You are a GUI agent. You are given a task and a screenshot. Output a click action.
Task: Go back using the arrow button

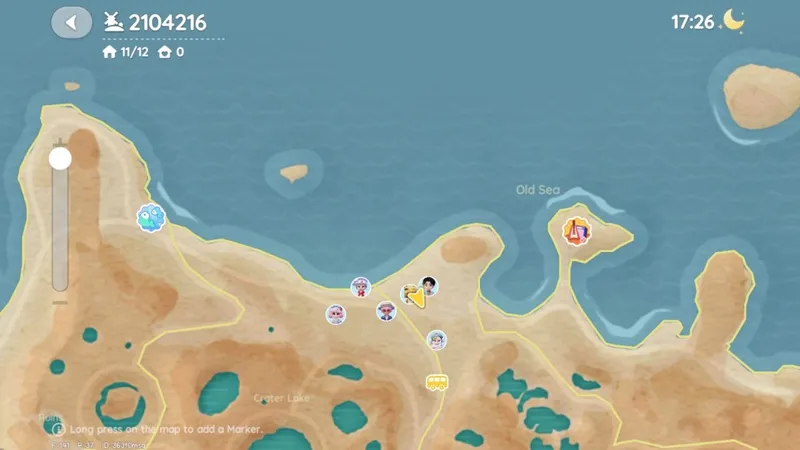click(71, 22)
